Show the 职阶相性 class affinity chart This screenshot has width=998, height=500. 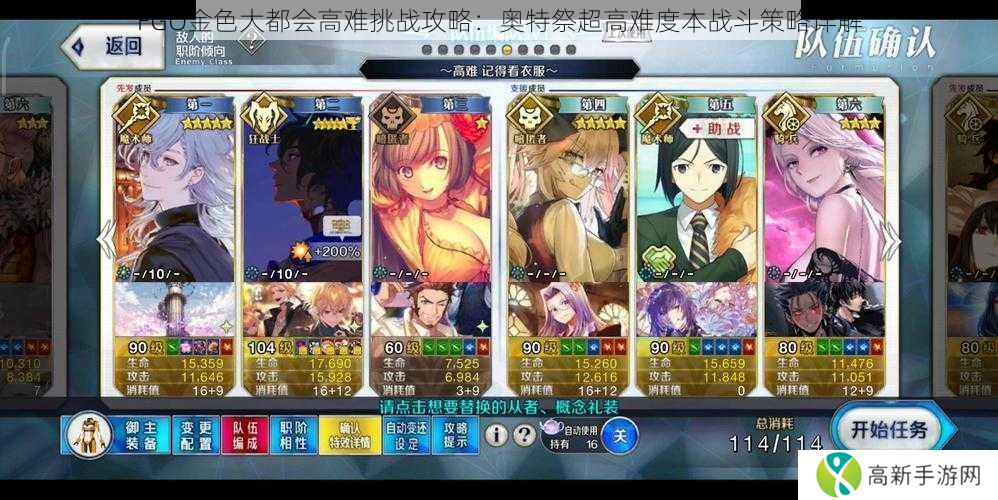click(293, 435)
